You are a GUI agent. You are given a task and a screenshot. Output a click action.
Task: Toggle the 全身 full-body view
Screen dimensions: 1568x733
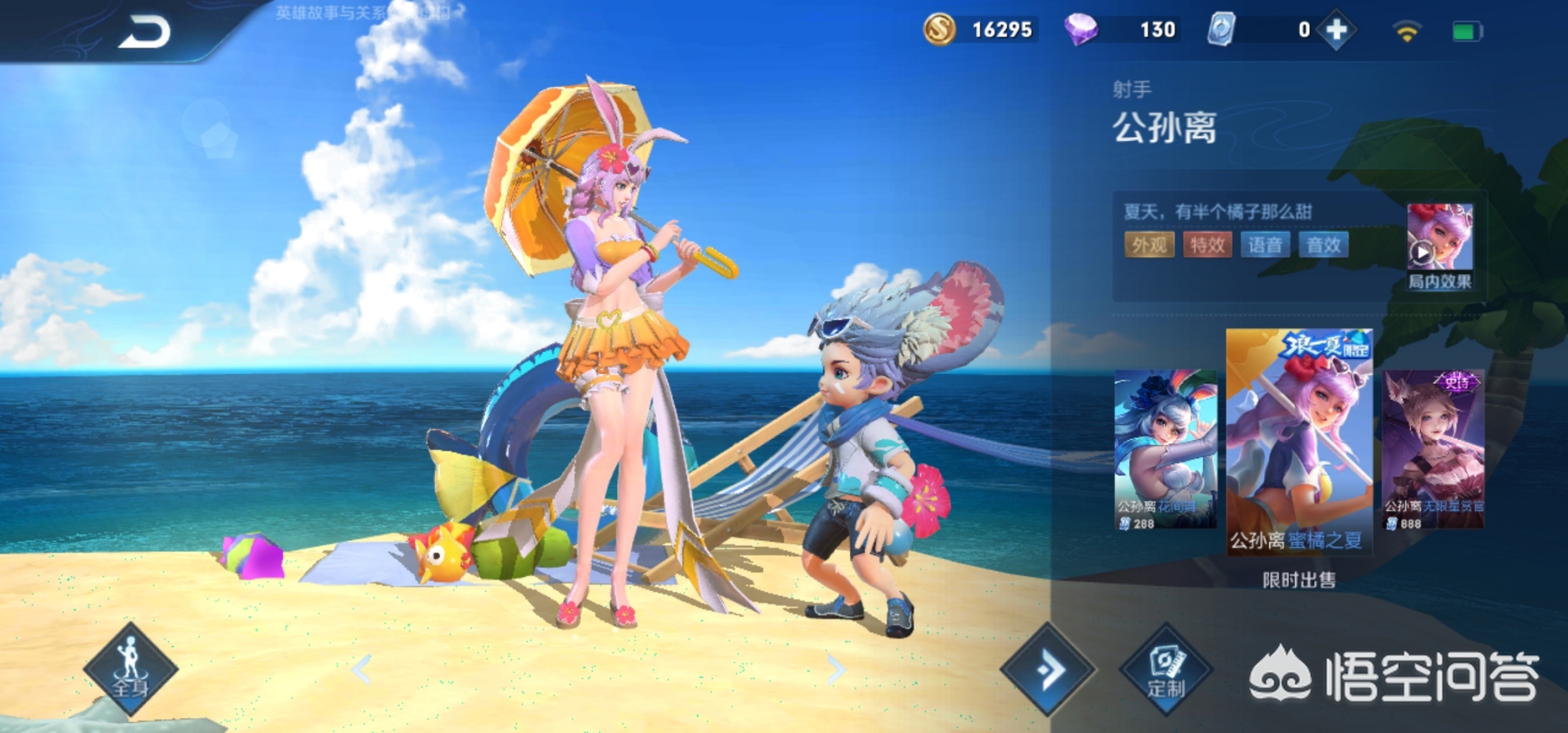[131, 669]
